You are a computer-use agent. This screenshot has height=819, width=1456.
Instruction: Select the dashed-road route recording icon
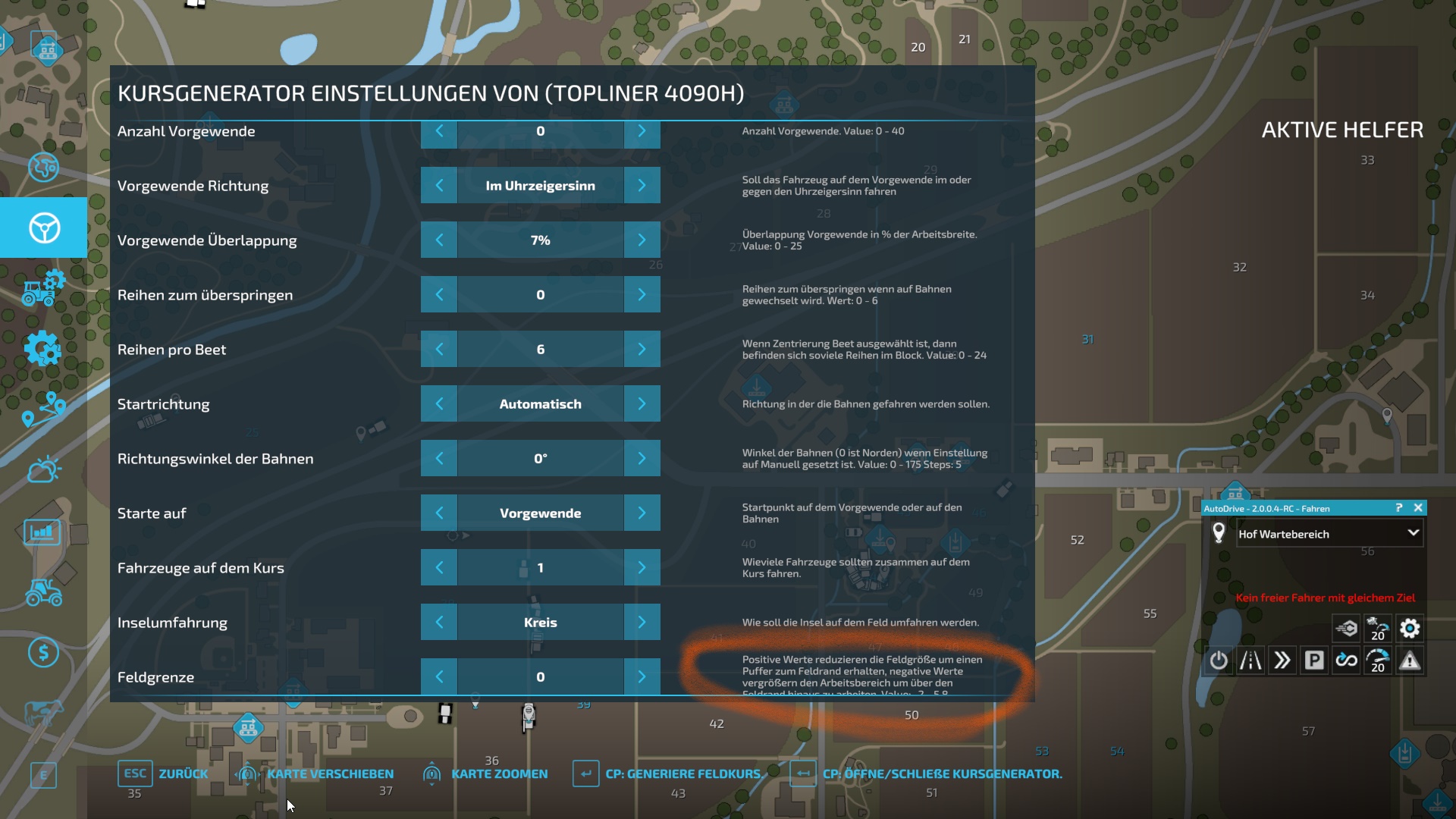[1250, 661]
